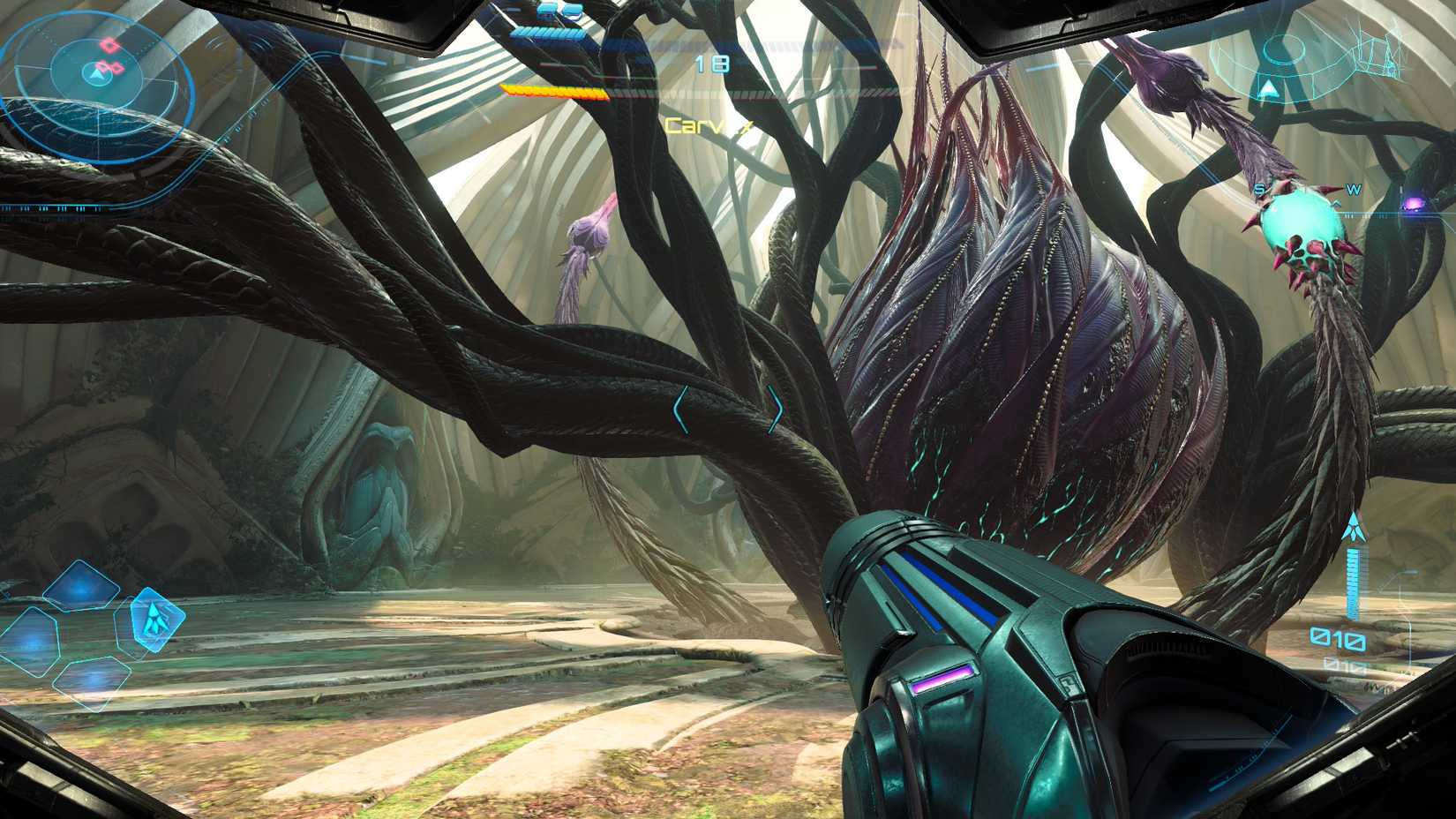This screenshot has height=819, width=1456.
Task: Click the player arrow marker on the radar
Action: [x=97, y=75]
